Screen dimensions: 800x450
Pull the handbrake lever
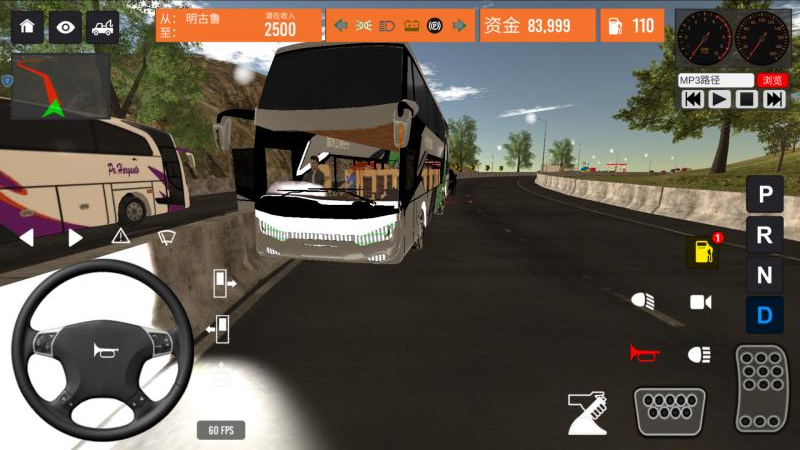(588, 411)
